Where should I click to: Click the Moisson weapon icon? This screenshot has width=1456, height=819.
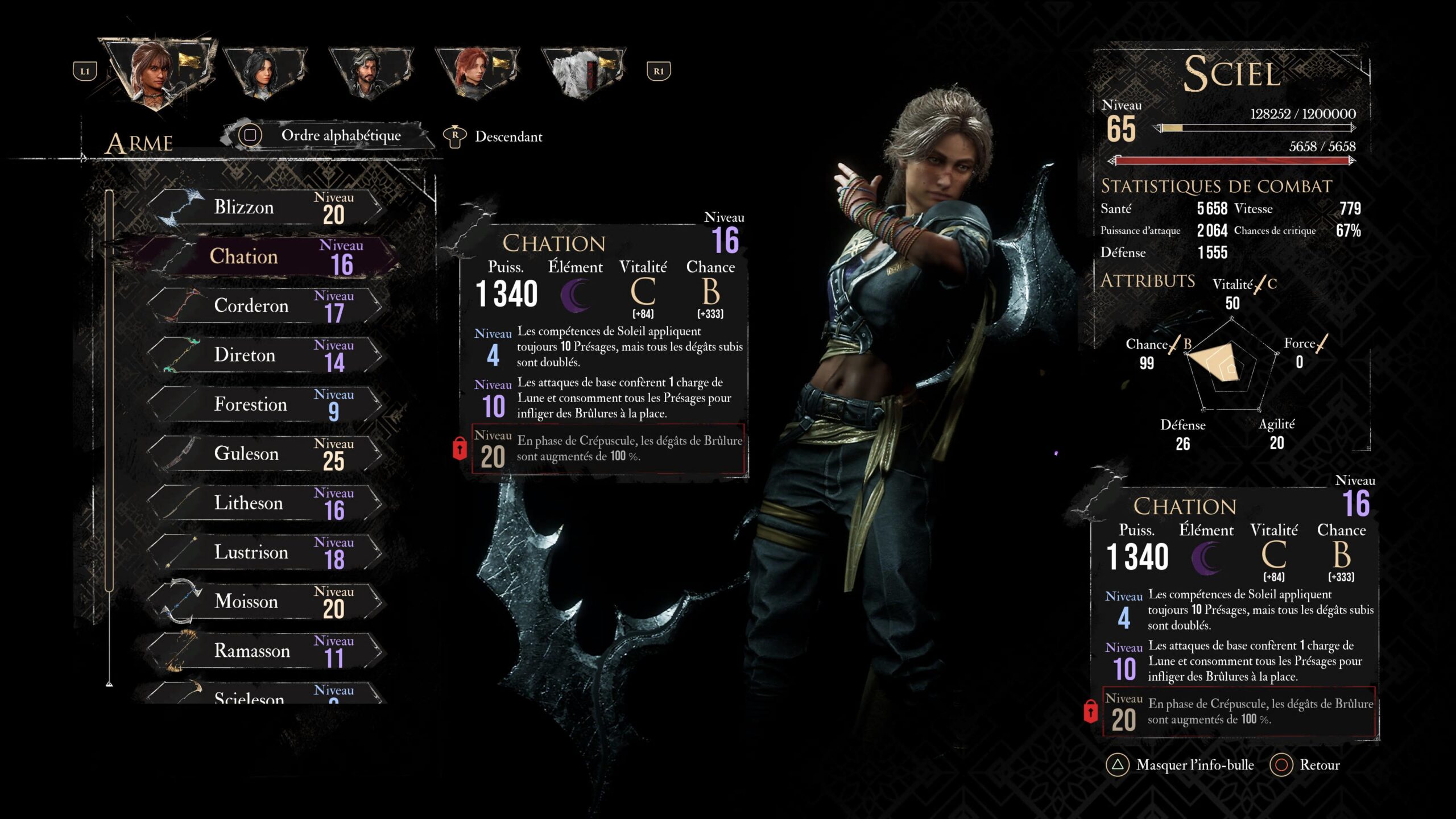[182, 601]
